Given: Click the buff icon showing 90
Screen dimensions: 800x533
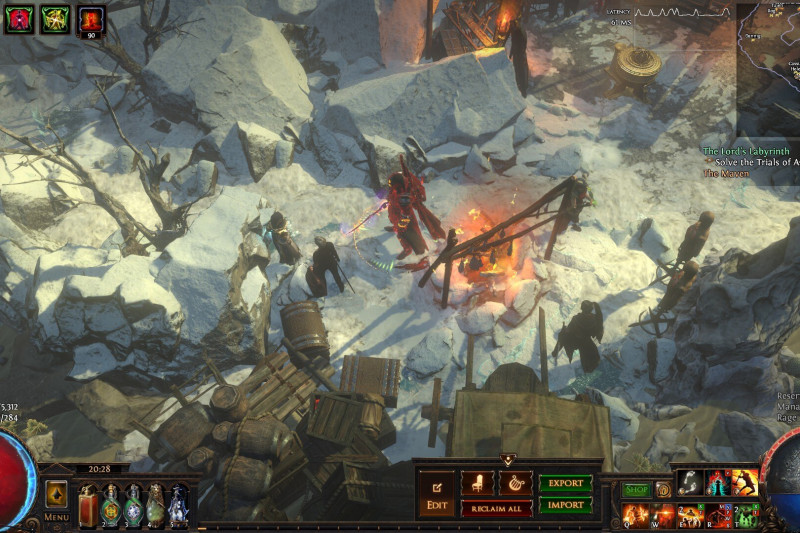Looking at the screenshot, I should [92, 19].
